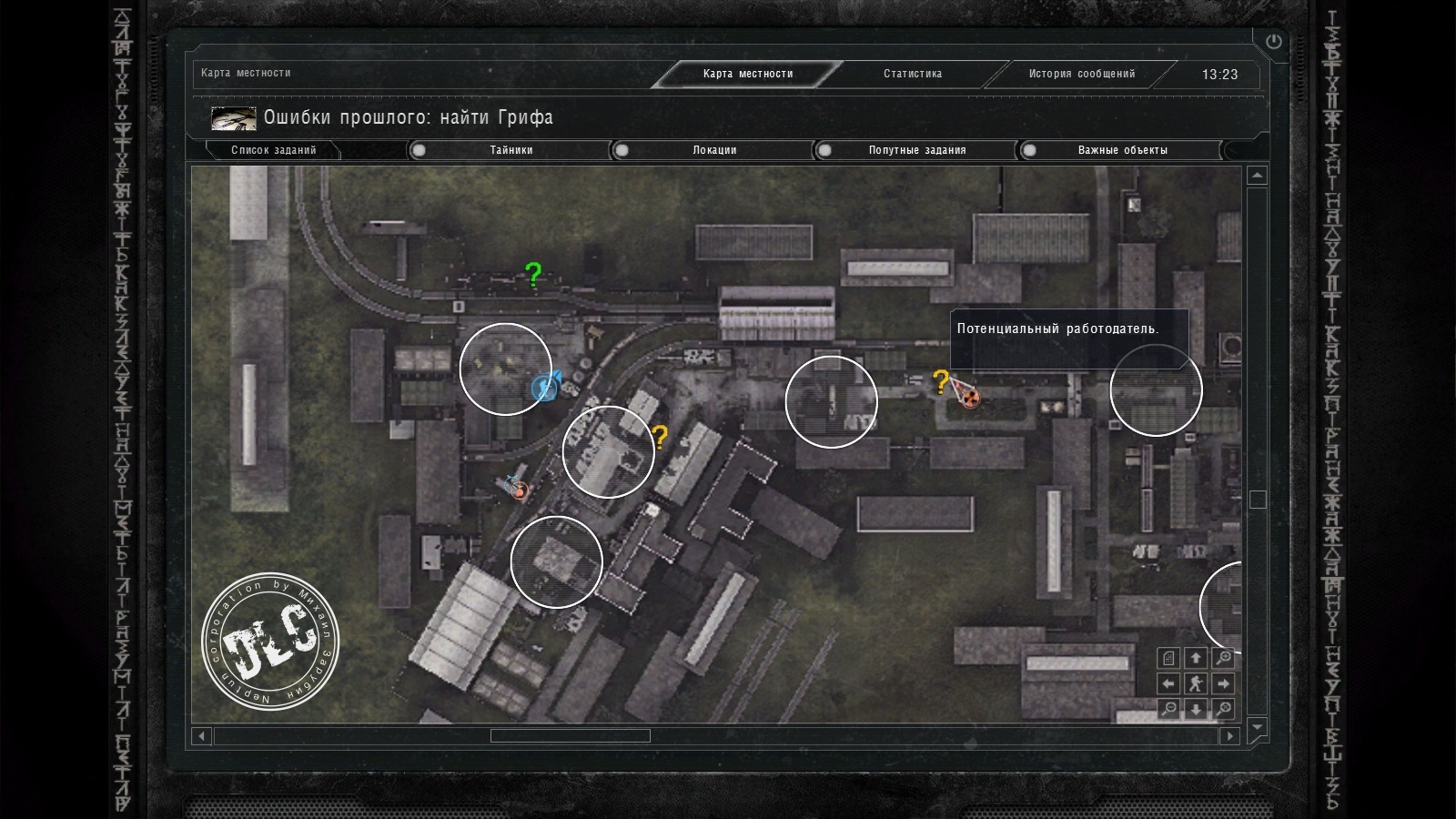Viewport: 1456px width, 819px height.
Task: Center the map on the player stalker icon
Action: (1196, 683)
